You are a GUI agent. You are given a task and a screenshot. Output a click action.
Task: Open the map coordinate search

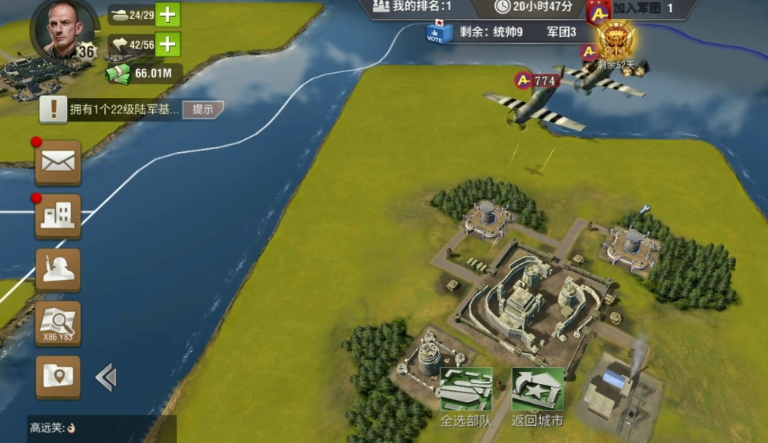58,323
